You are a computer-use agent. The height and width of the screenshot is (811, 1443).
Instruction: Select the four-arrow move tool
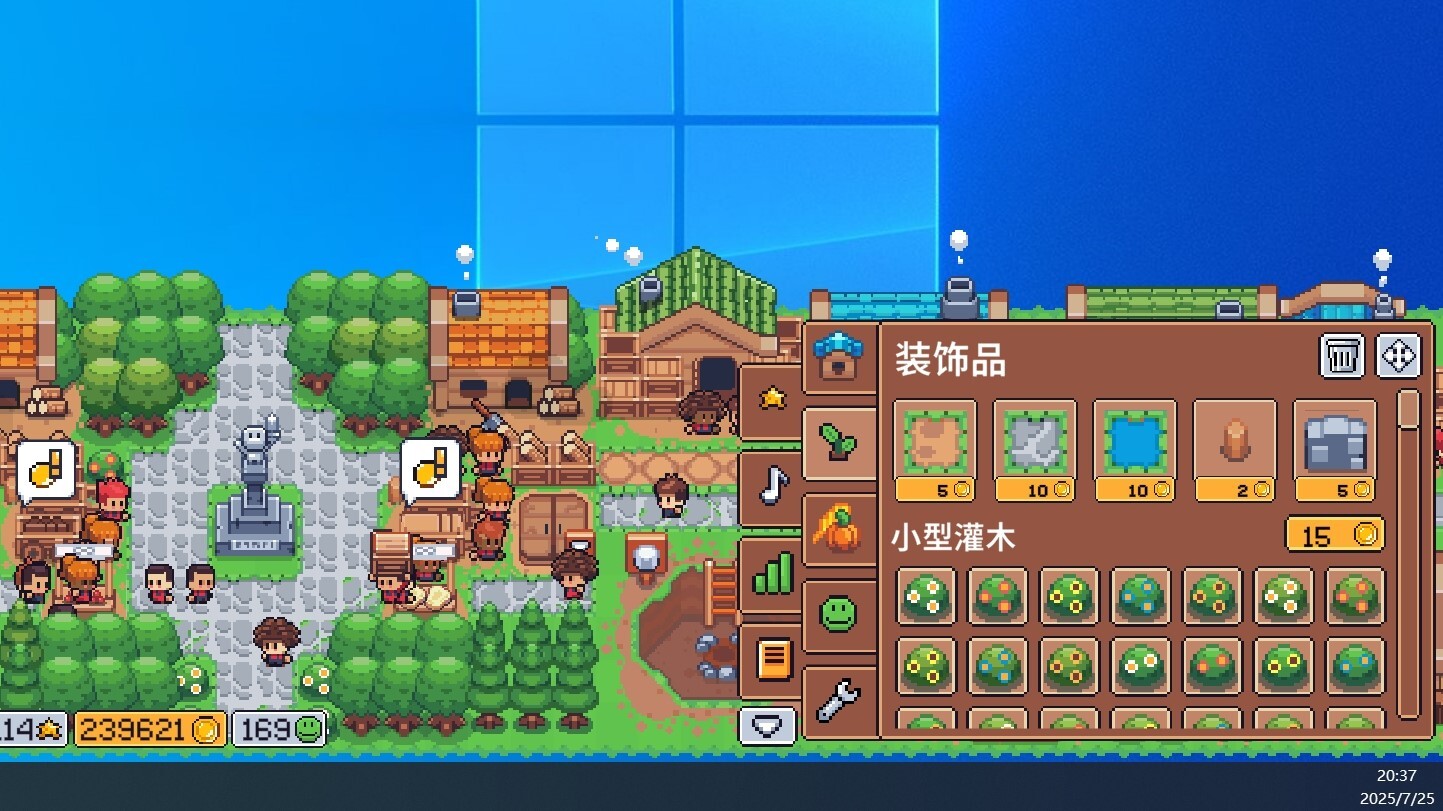tap(1399, 355)
